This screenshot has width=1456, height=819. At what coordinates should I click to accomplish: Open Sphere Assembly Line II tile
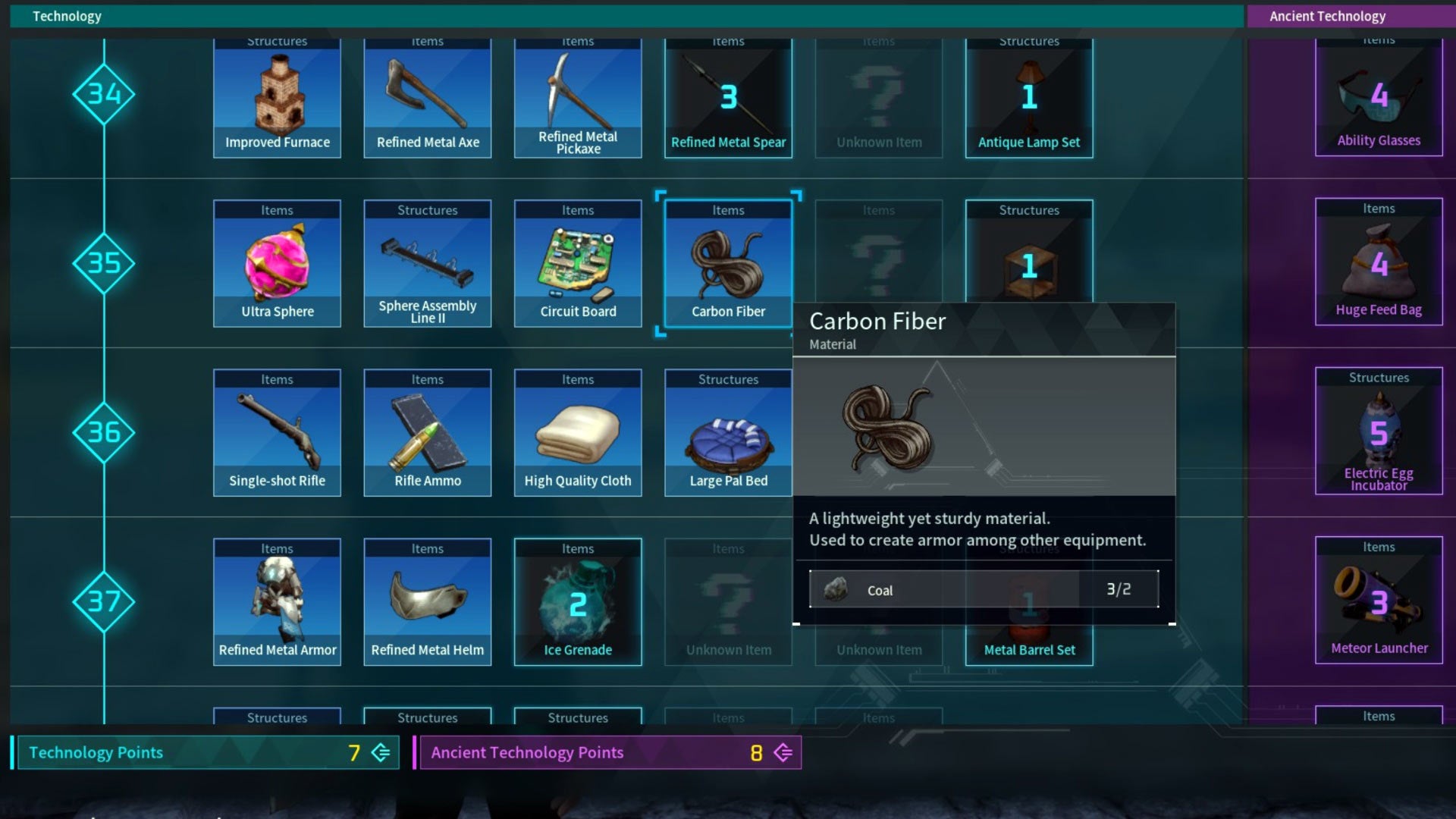pos(427,264)
